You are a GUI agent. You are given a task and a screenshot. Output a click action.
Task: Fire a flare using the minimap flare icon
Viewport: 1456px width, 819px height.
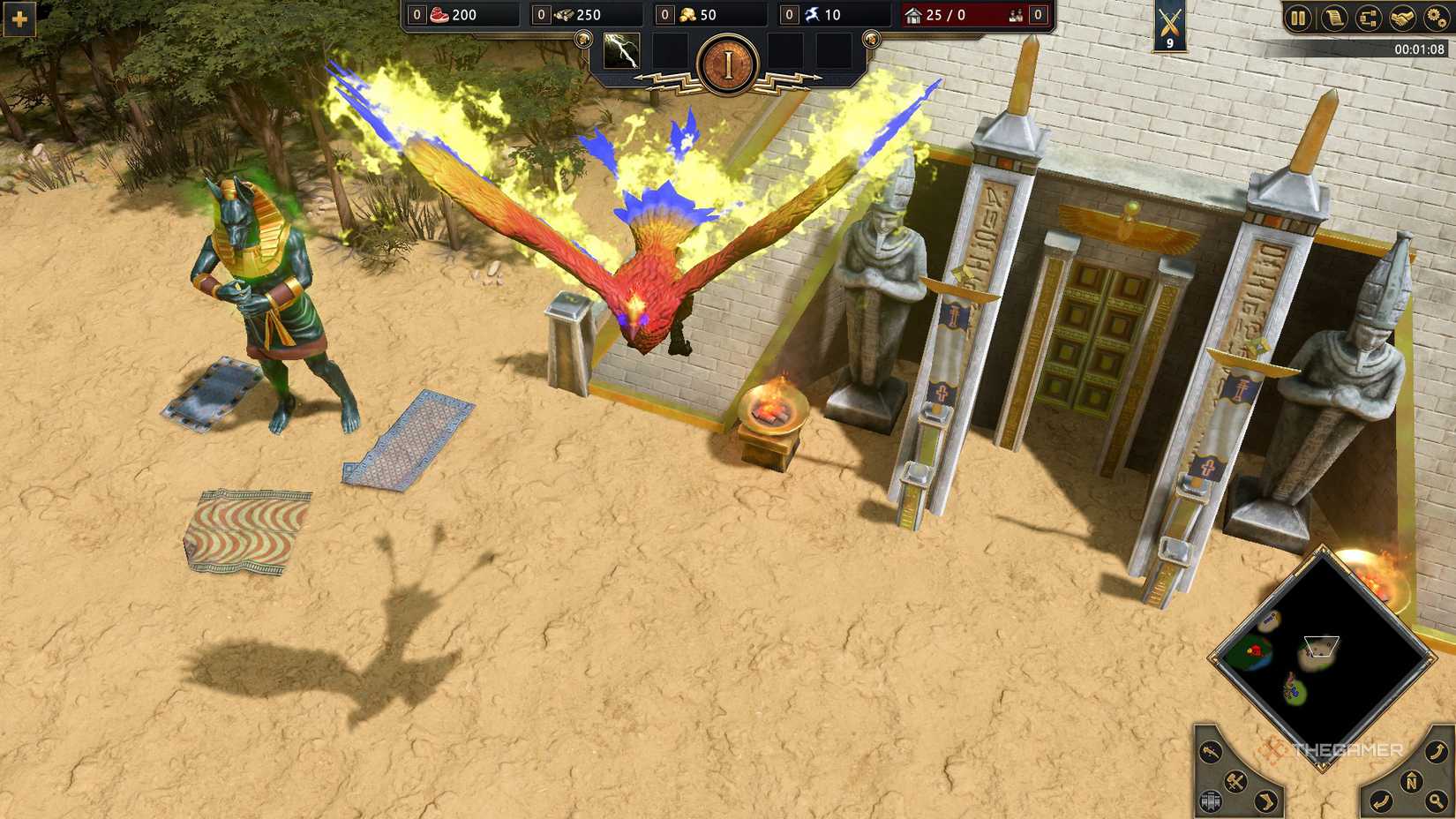[x=1210, y=751]
